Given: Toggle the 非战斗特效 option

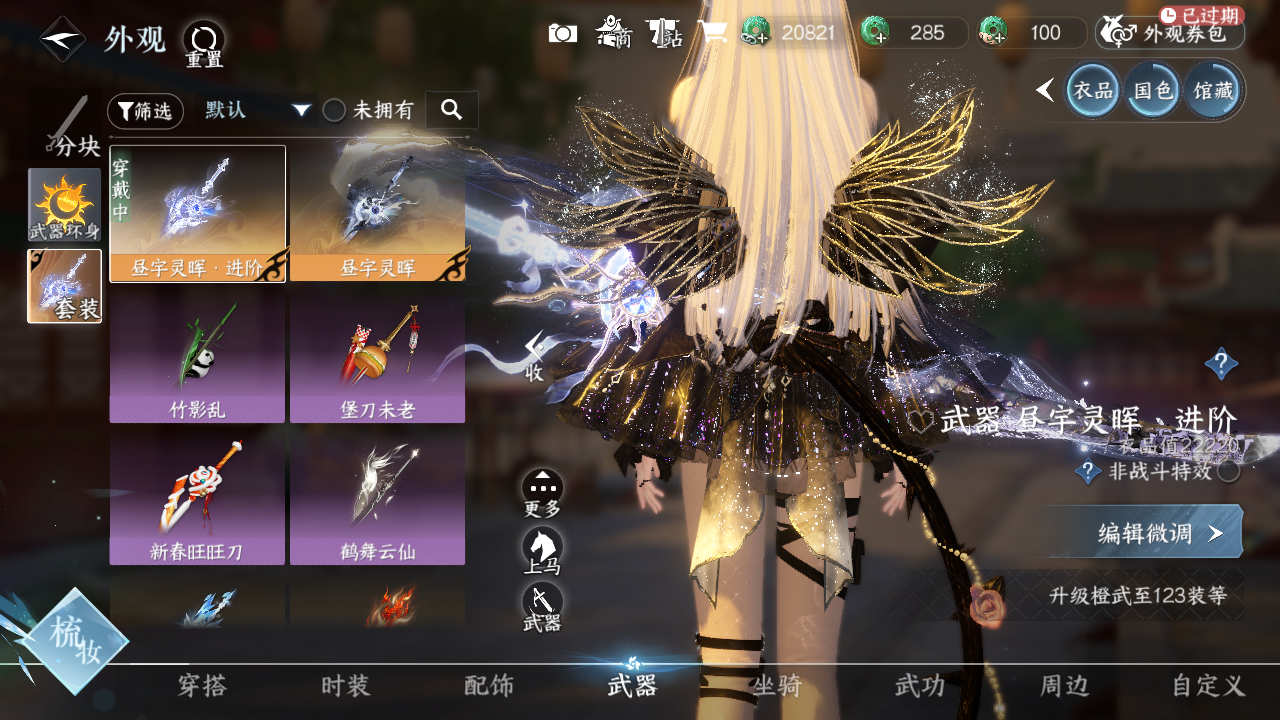Looking at the screenshot, I should tap(1229, 471).
